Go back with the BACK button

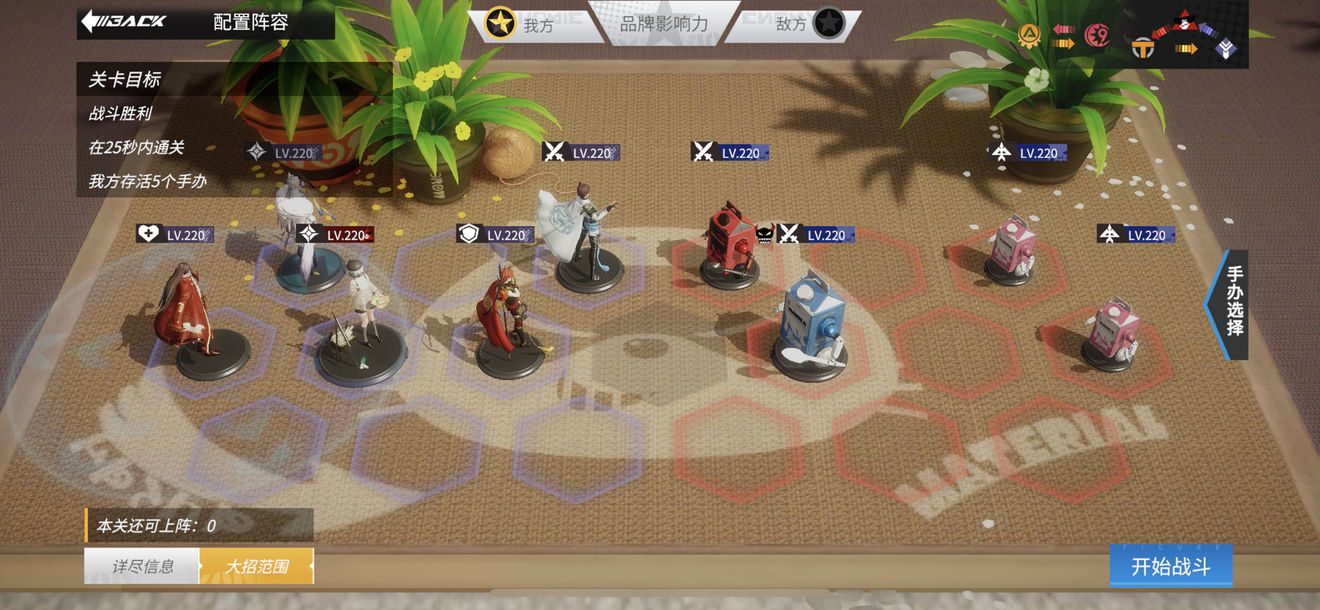(x=124, y=21)
